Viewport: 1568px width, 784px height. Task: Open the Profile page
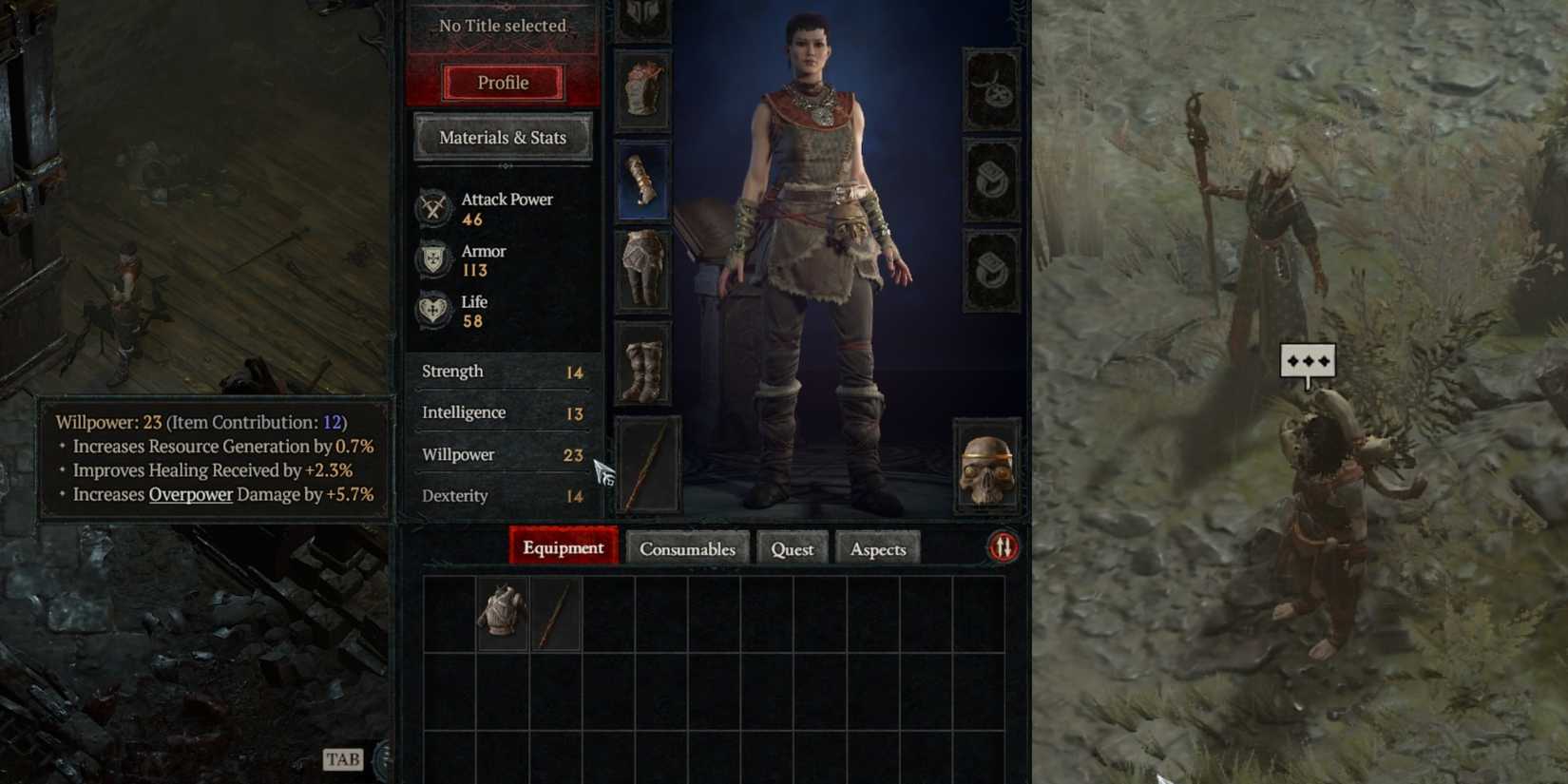point(502,83)
